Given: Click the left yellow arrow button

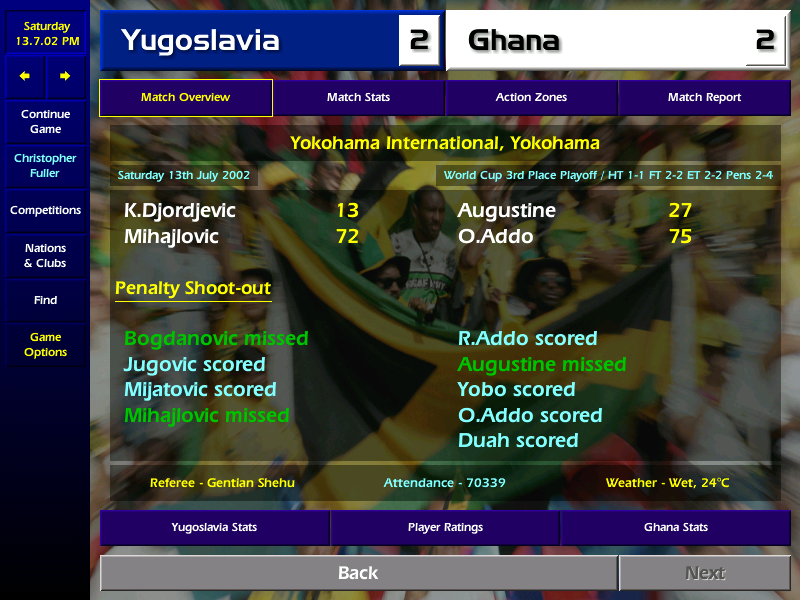Looking at the screenshot, I should [25, 76].
